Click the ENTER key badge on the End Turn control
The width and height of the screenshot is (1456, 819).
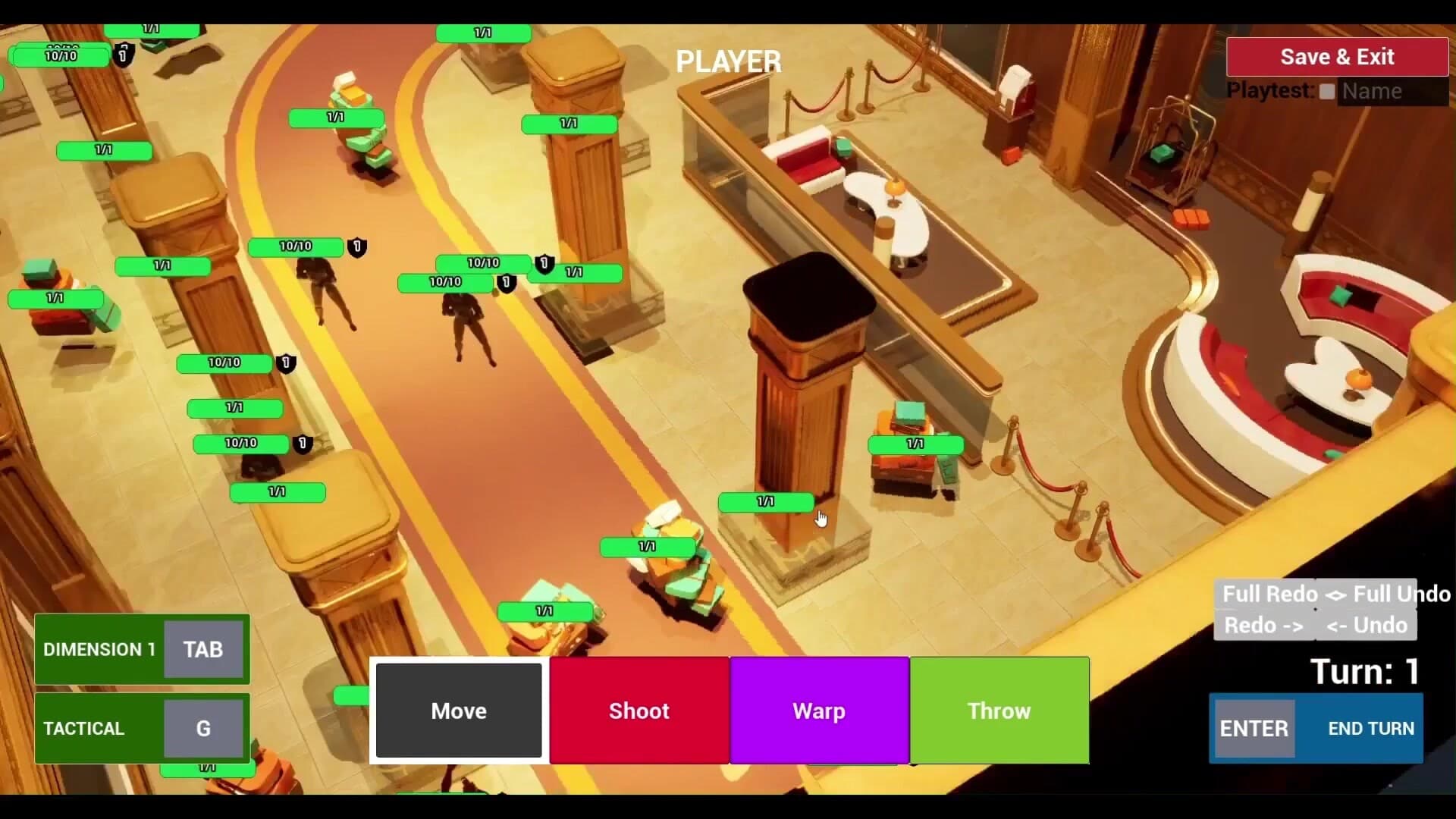pos(1254,728)
